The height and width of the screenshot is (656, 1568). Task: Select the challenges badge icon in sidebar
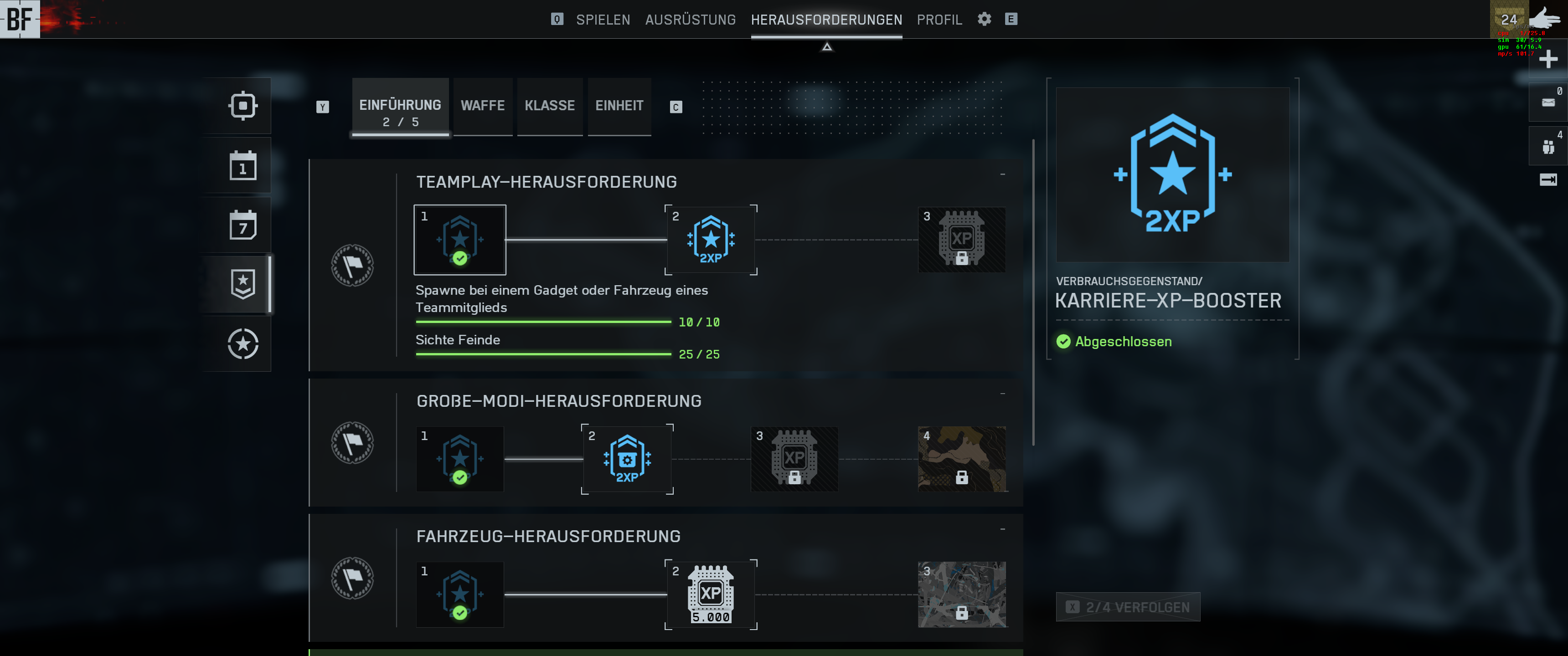coord(243,284)
